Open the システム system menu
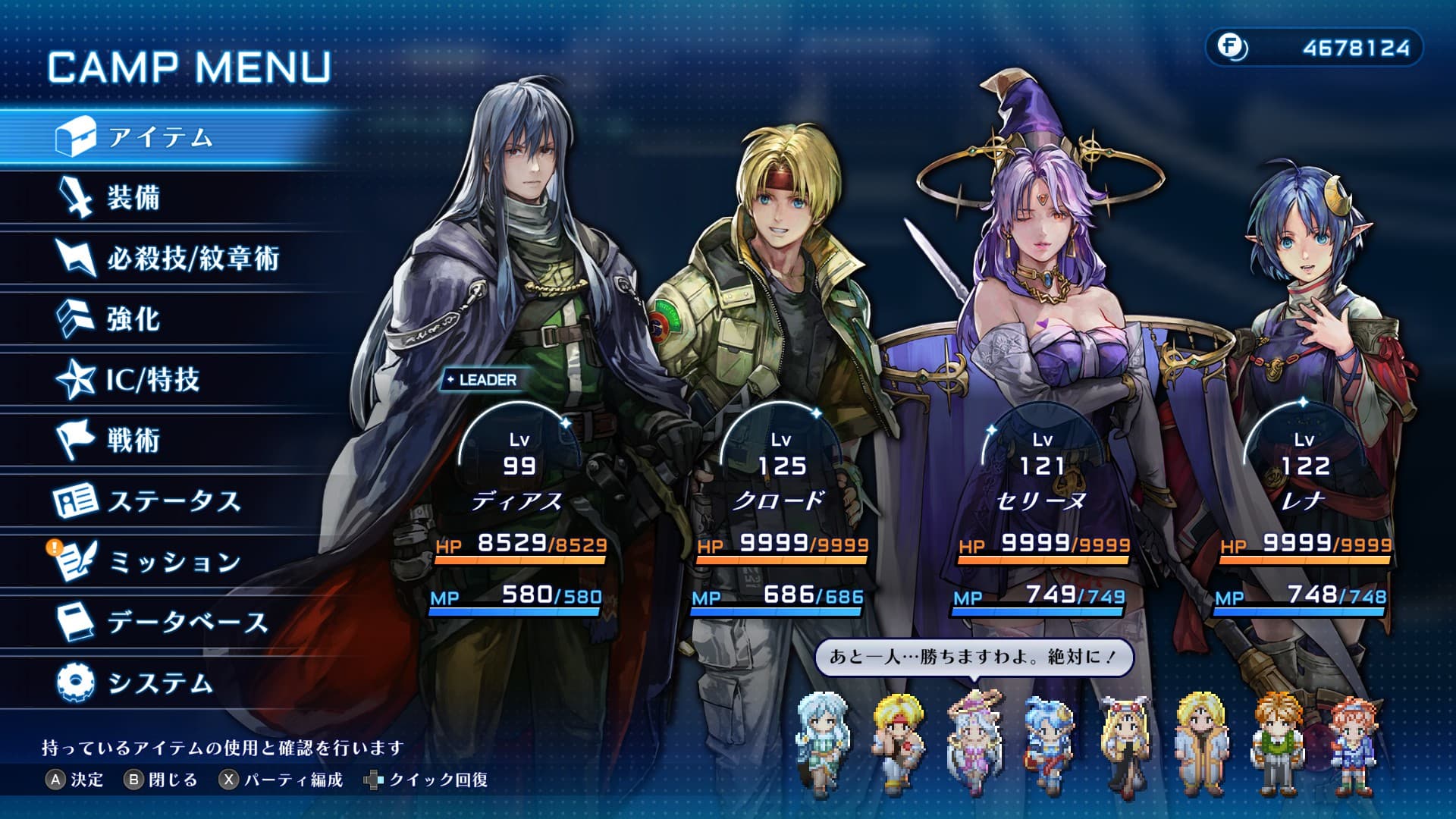1456x819 pixels. (x=159, y=683)
